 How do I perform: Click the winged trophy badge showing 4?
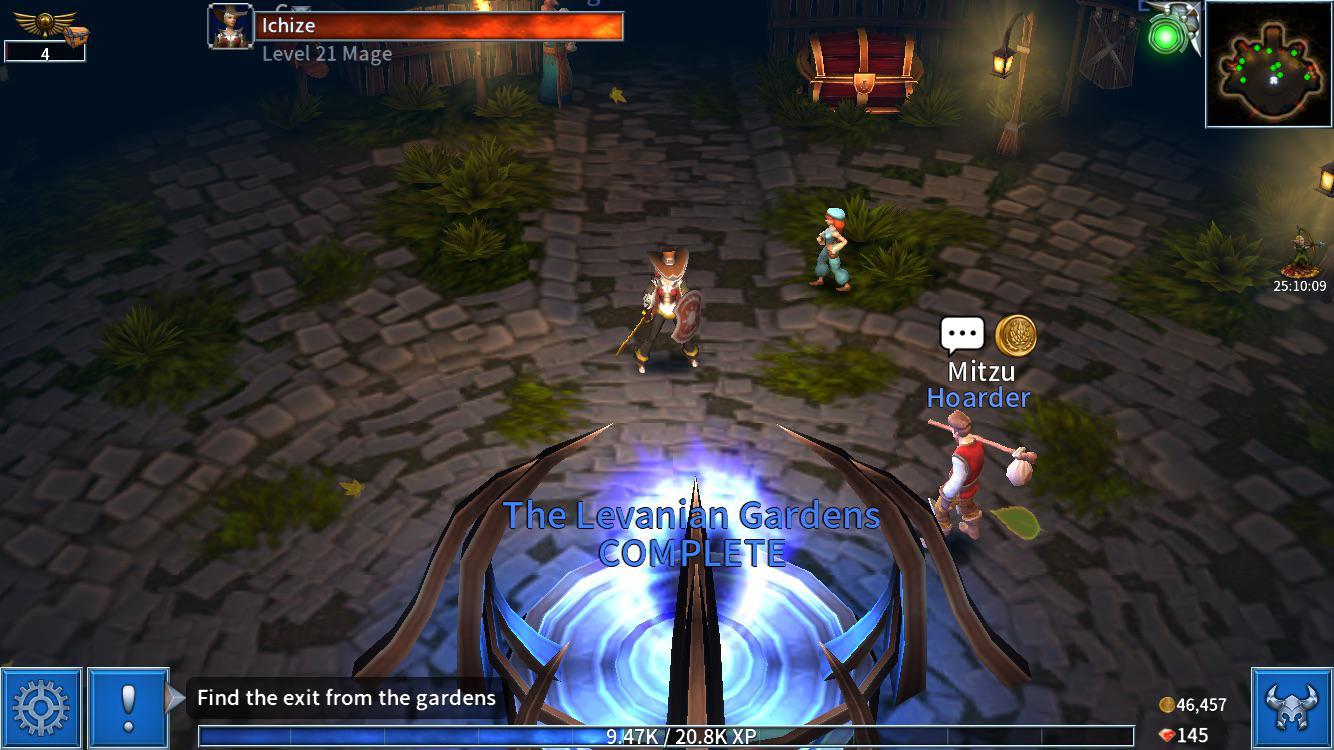pos(44,27)
